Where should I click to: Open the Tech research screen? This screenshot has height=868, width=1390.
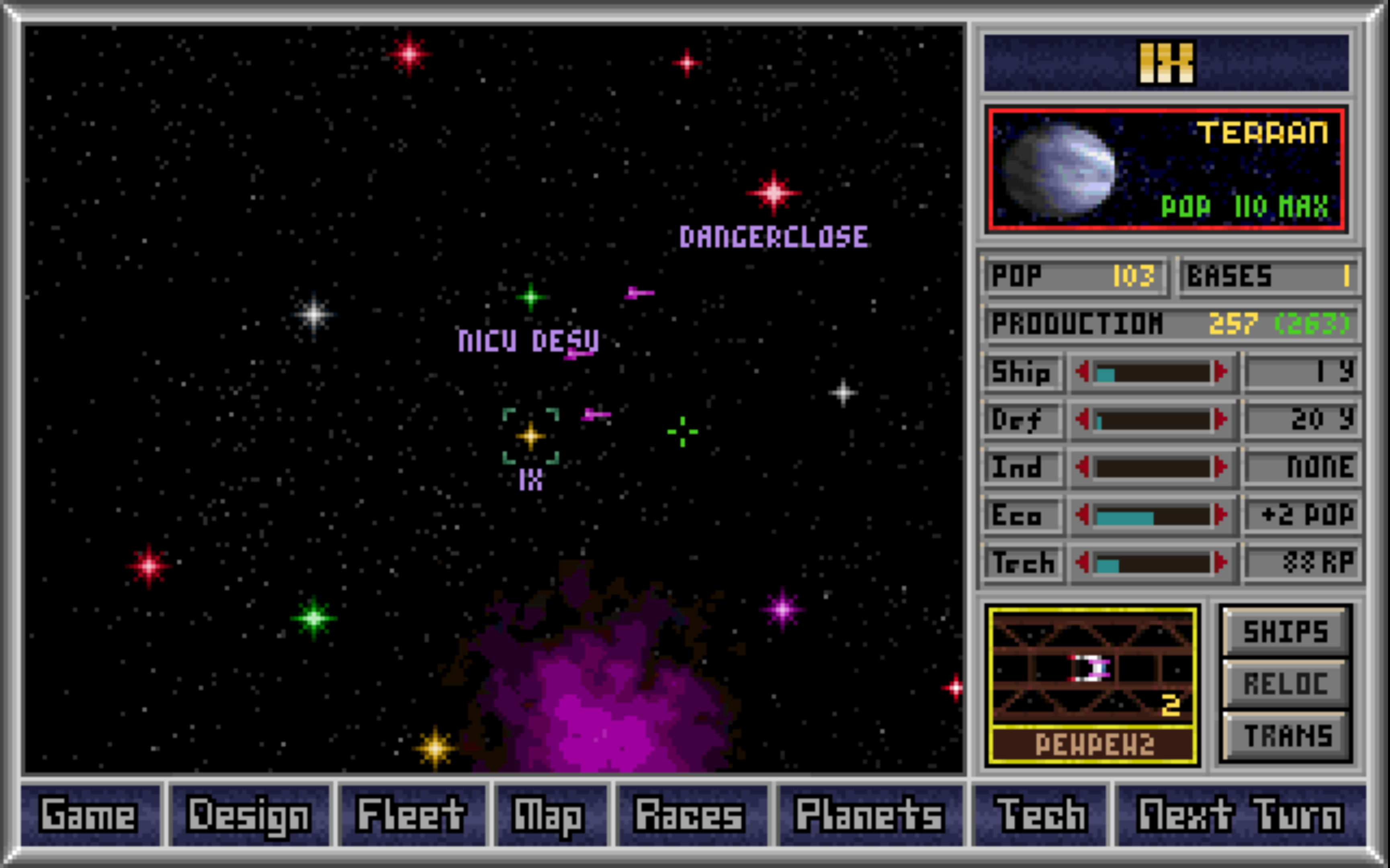coord(1040,815)
